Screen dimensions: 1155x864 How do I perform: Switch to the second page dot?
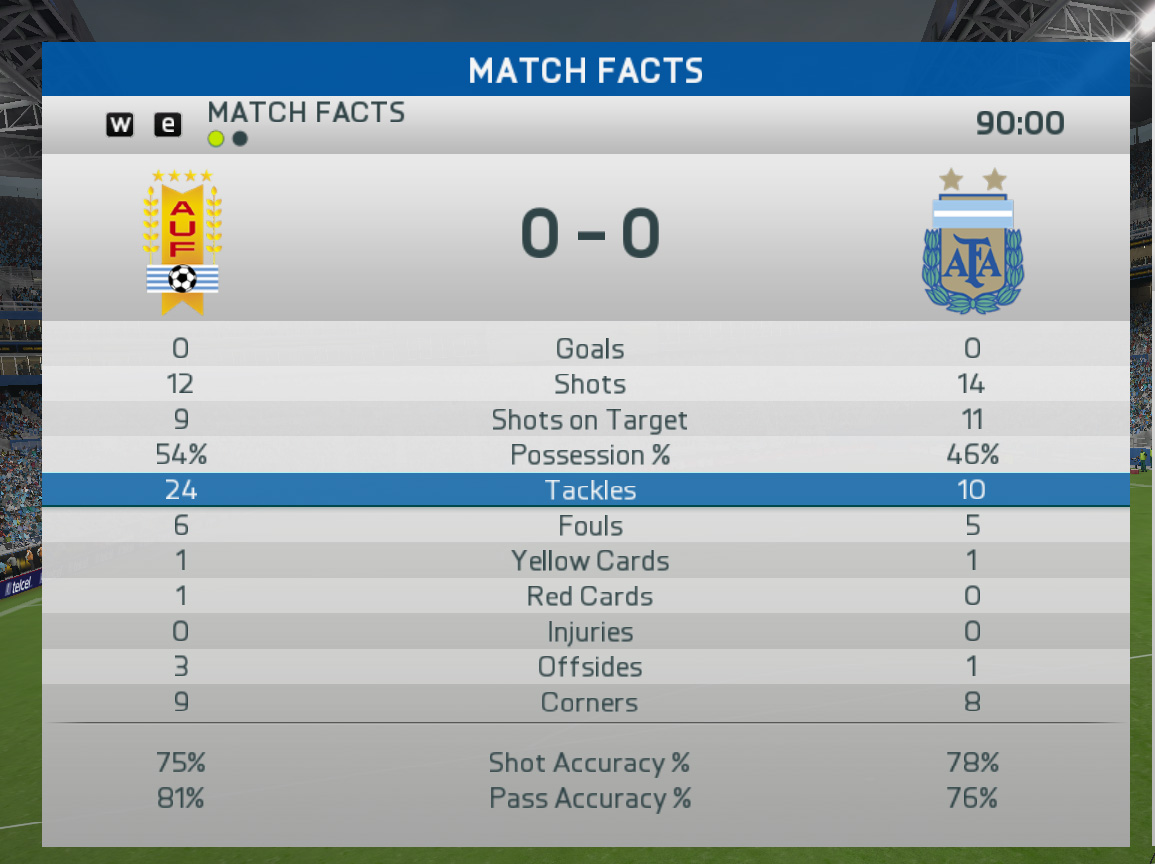click(x=240, y=139)
